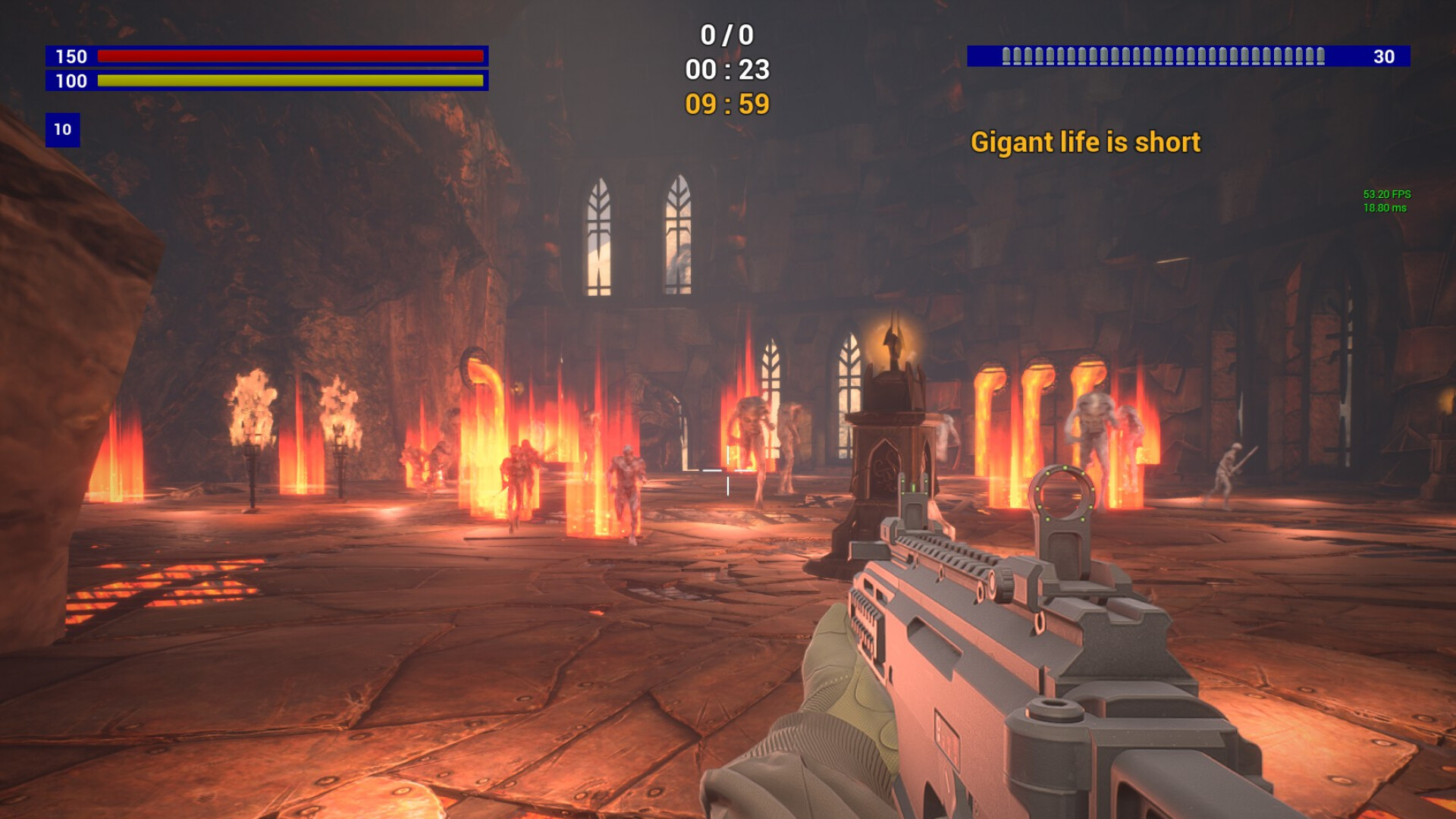Expand the orange countdown timer 09:59
This screenshot has height=819, width=1456.
[727, 105]
